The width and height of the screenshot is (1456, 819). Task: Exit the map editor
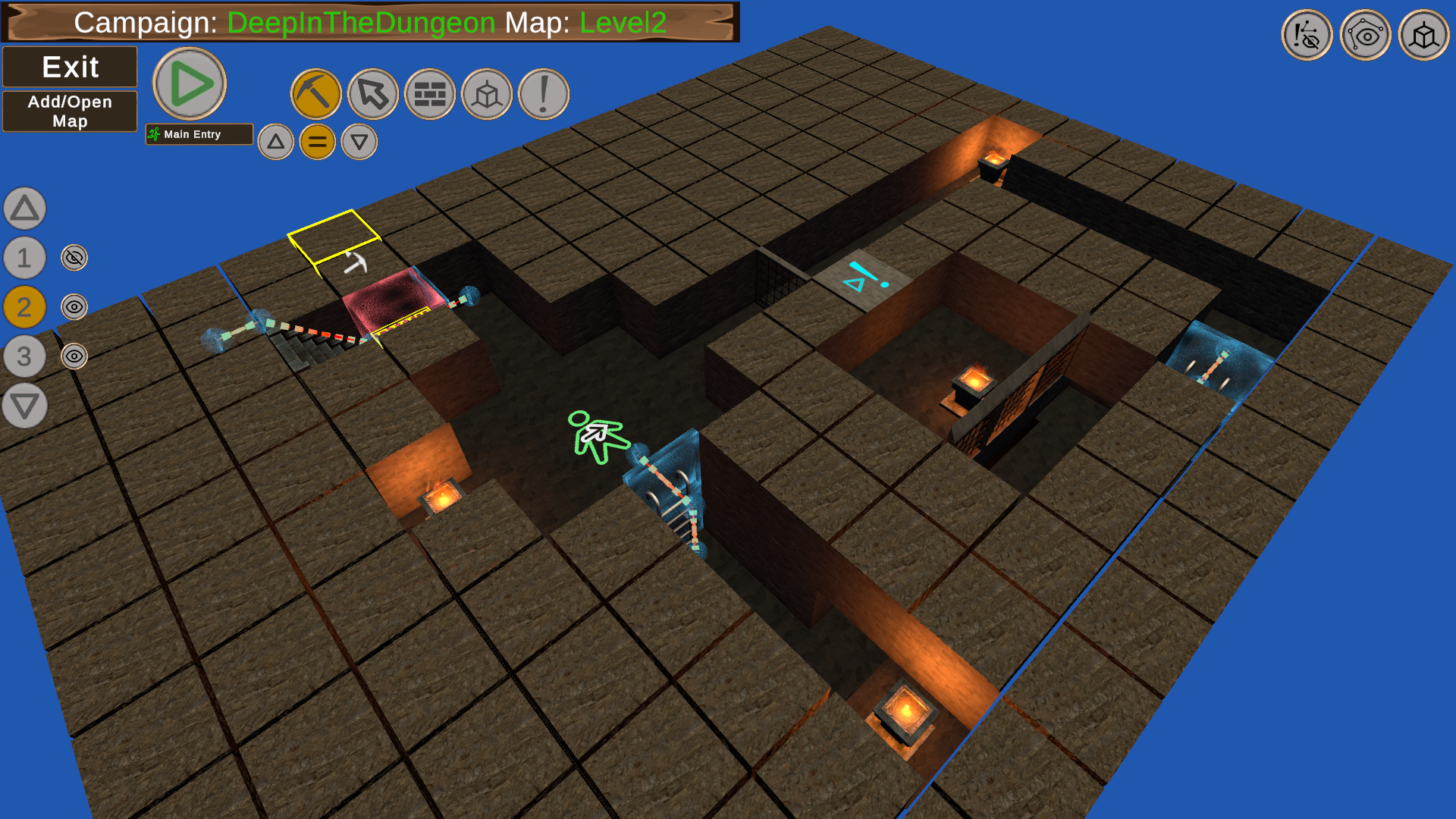pos(70,67)
